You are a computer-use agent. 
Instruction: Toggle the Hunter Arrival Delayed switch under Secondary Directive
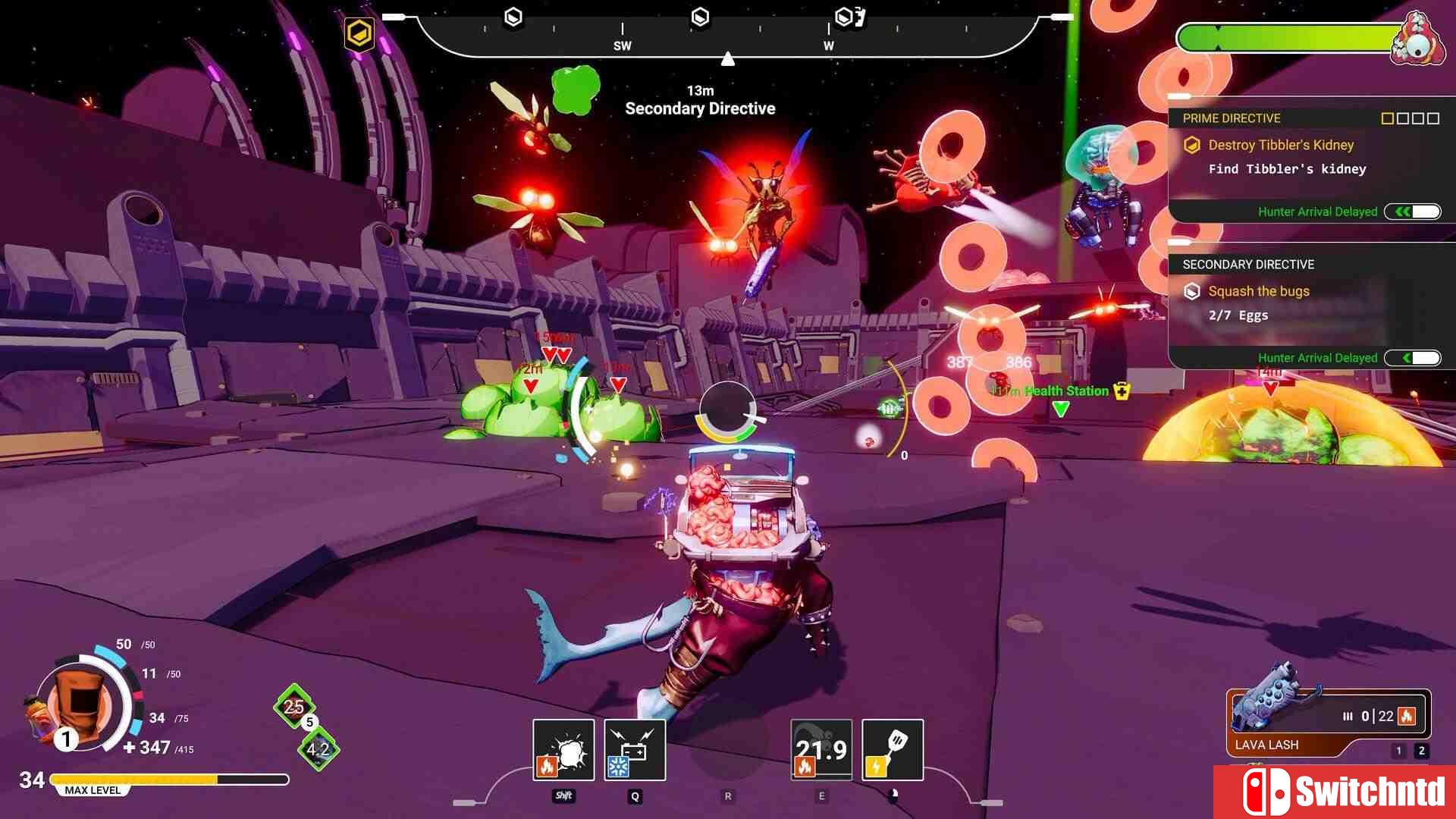[1412, 357]
